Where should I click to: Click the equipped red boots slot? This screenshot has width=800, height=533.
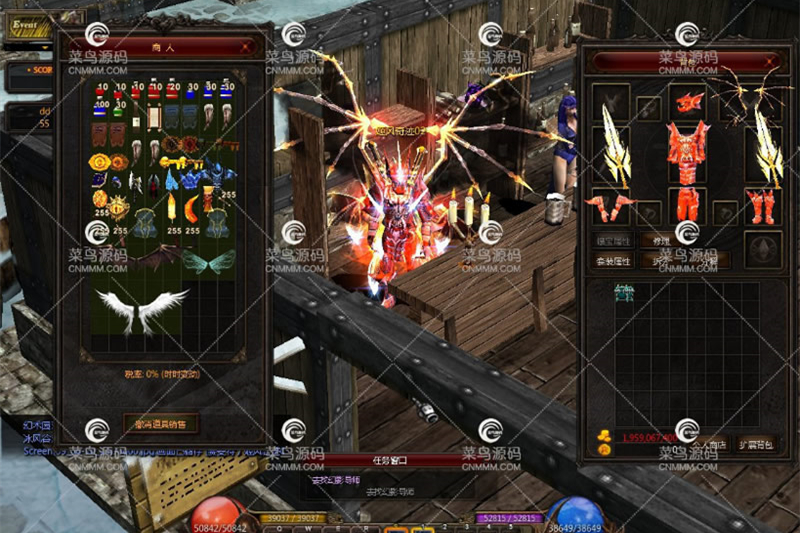coord(763,206)
